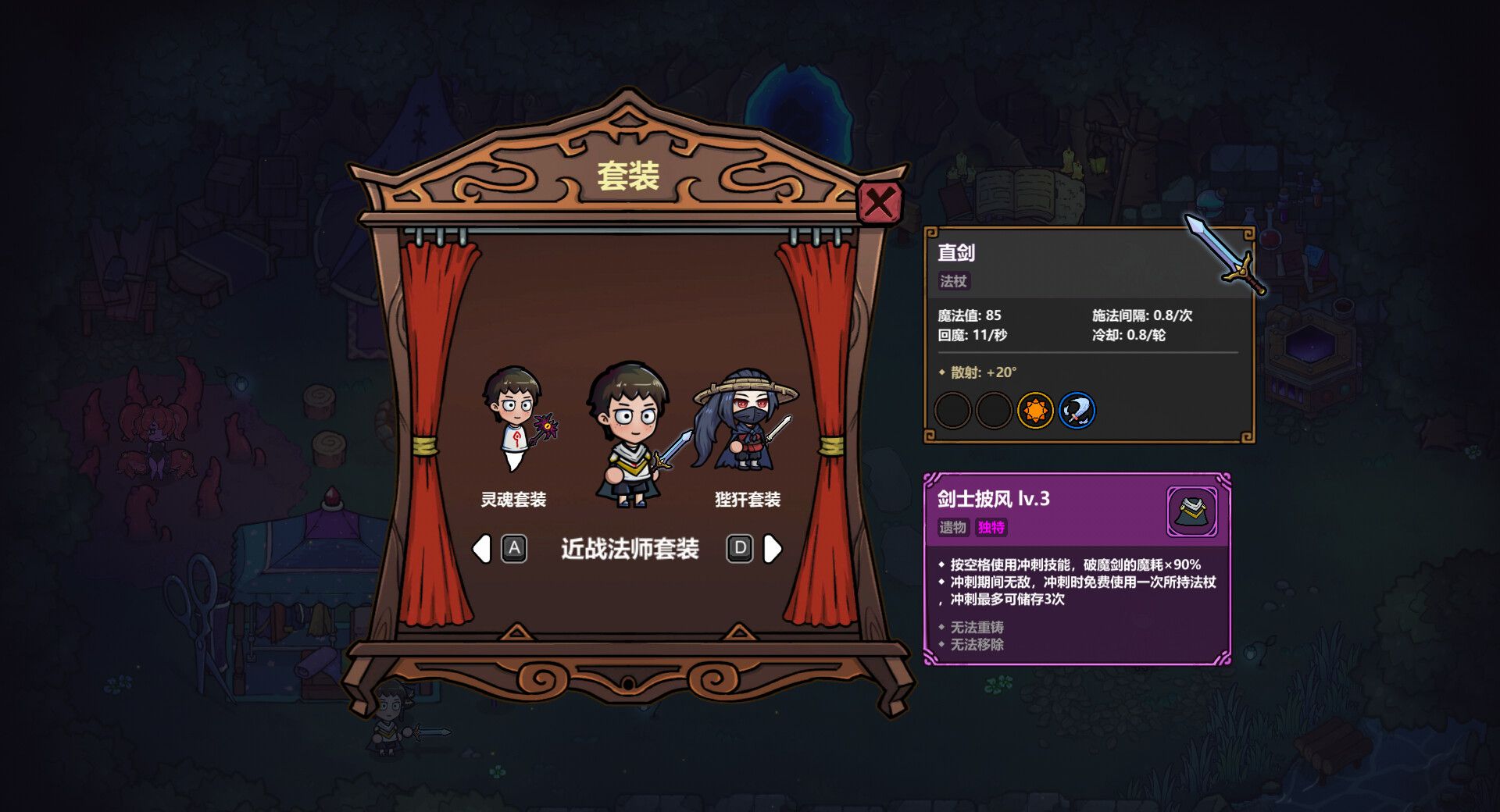Viewport: 1500px width, 812px height.
Task: Click the 无法移除 entry
Action: (977, 645)
